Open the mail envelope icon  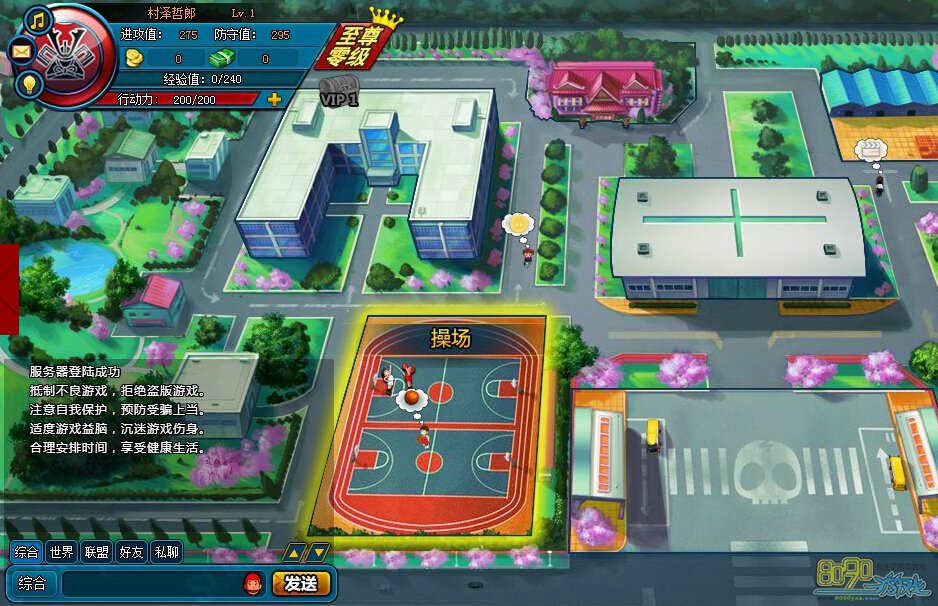[x=22, y=49]
